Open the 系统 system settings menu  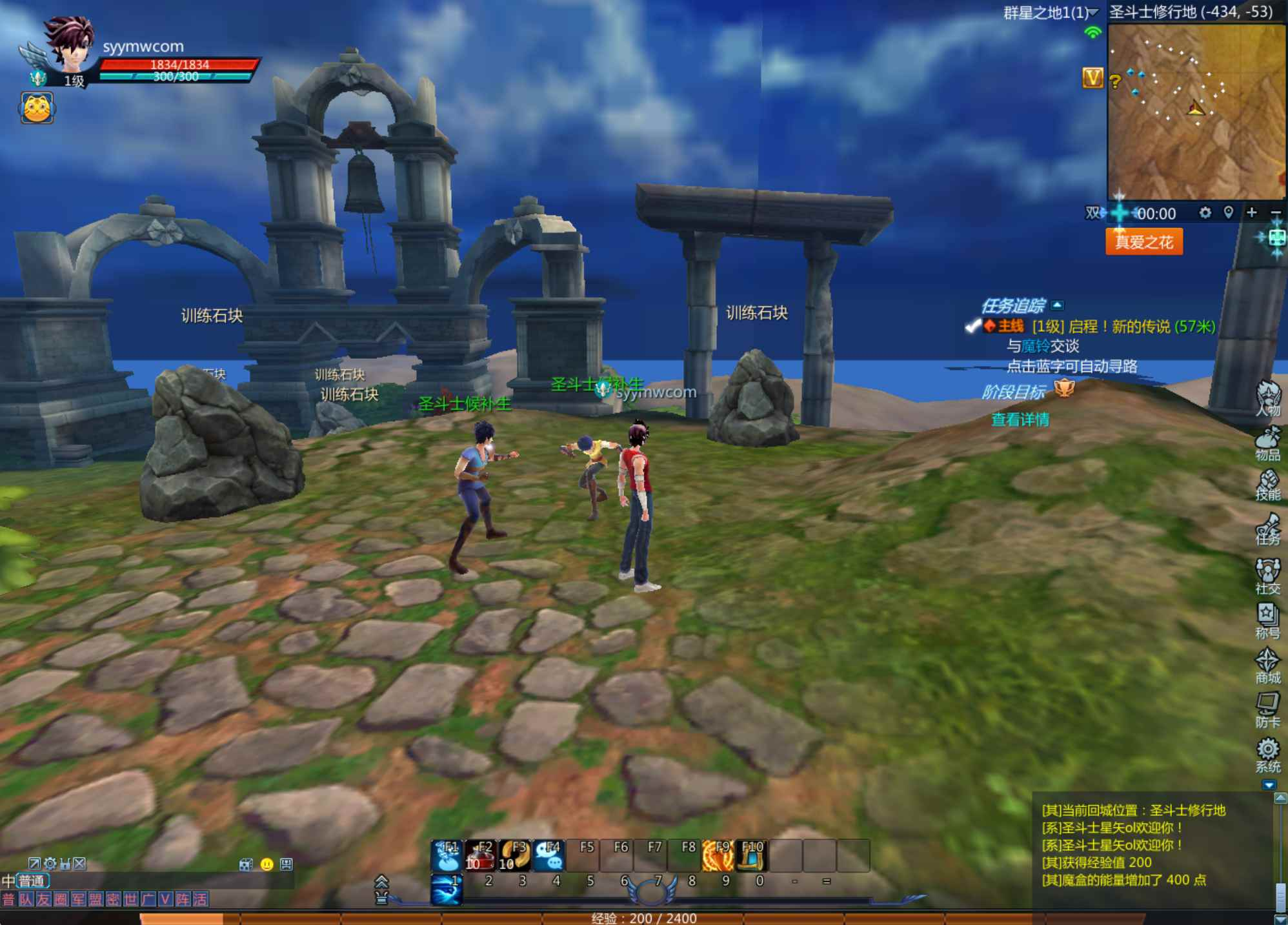[1268, 755]
